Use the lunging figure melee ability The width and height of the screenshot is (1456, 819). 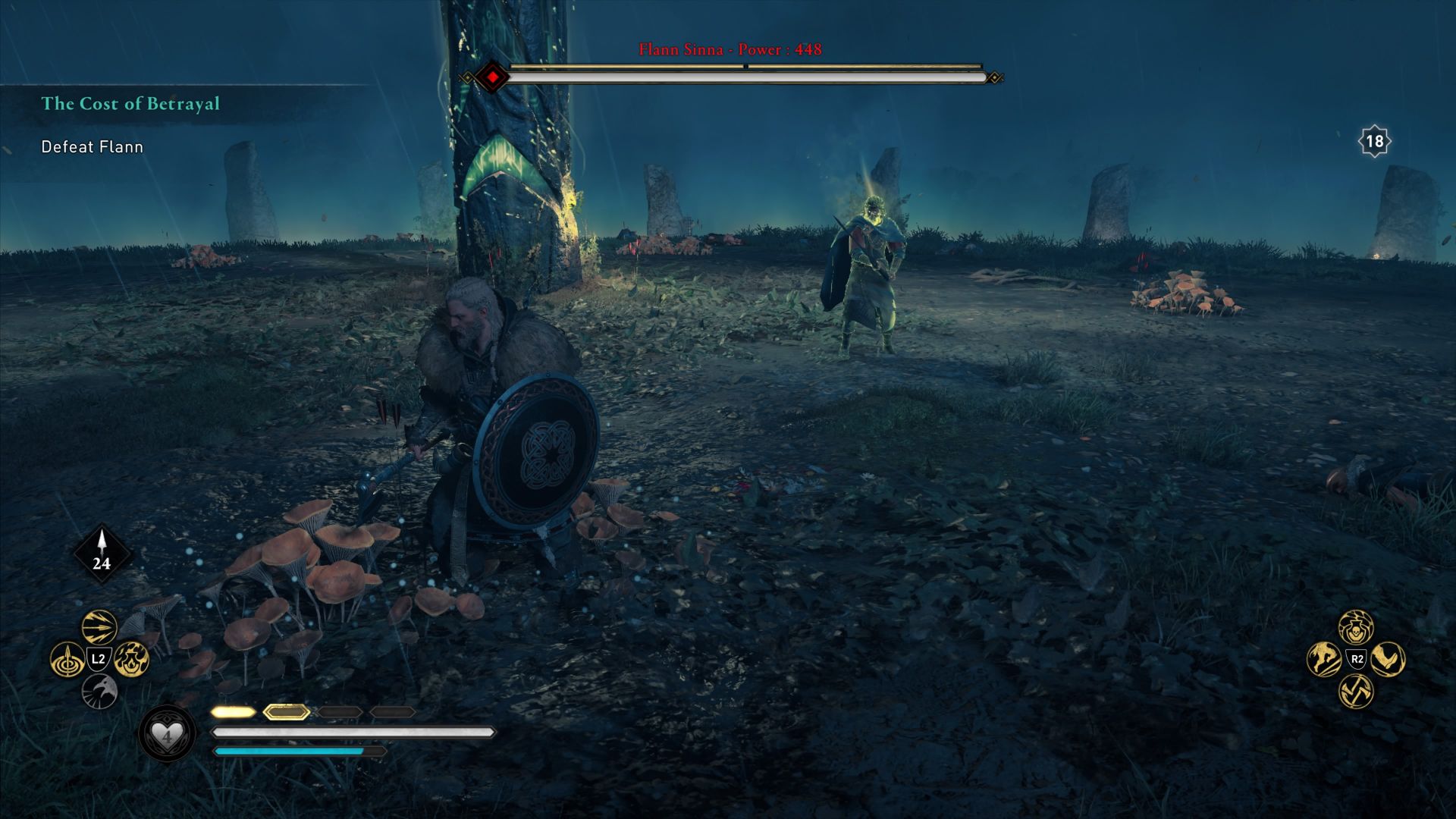point(1325,659)
